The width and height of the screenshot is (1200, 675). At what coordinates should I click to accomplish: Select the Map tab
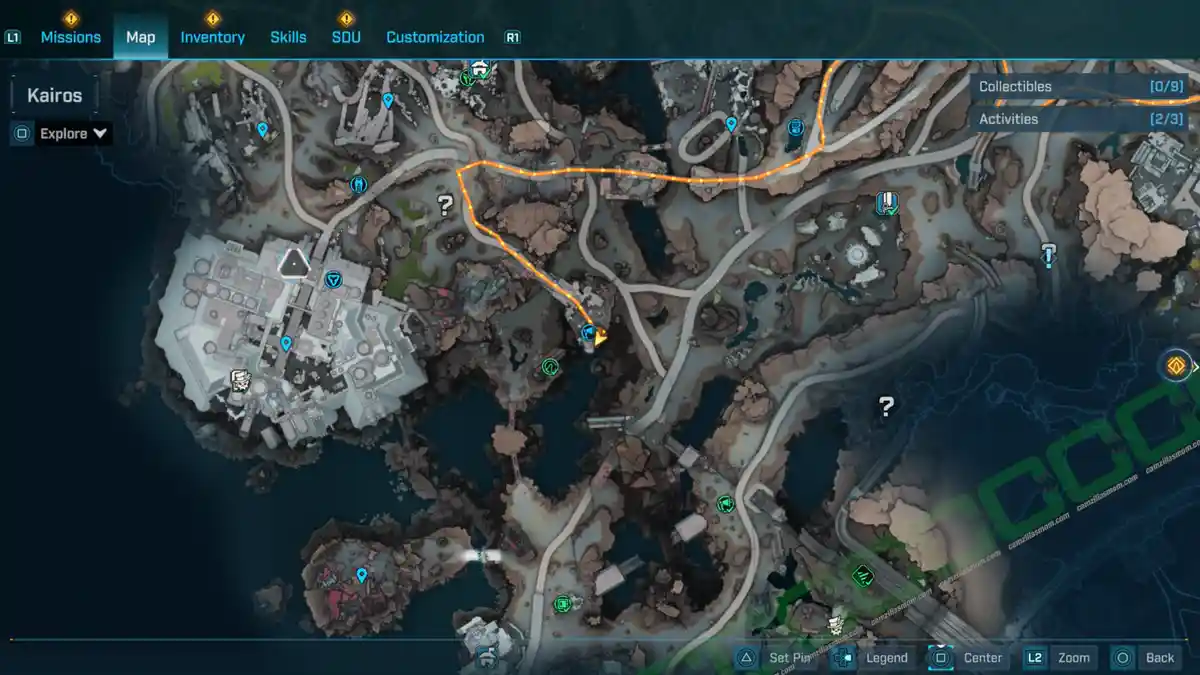(x=140, y=37)
